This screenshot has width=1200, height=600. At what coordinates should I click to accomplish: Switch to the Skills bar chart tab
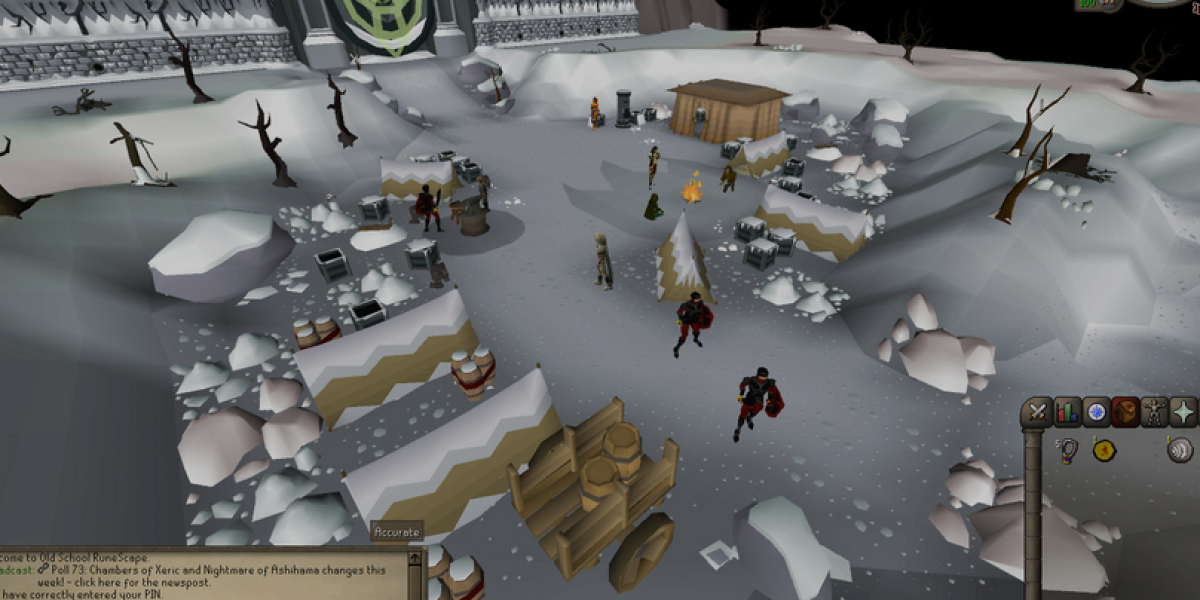pos(1068,412)
